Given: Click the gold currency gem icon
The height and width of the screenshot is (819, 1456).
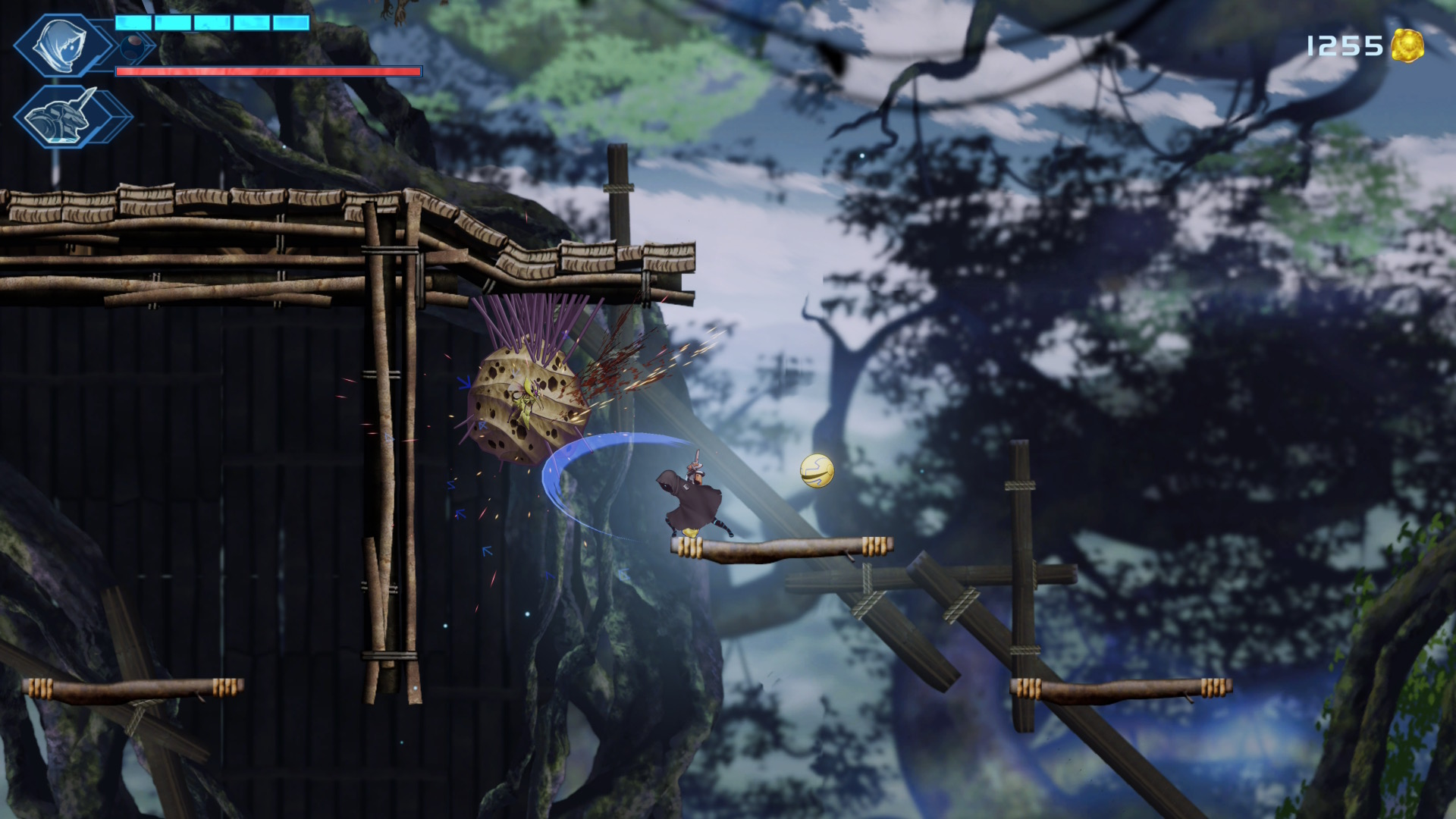Looking at the screenshot, I should click(x=1407, y=45).
